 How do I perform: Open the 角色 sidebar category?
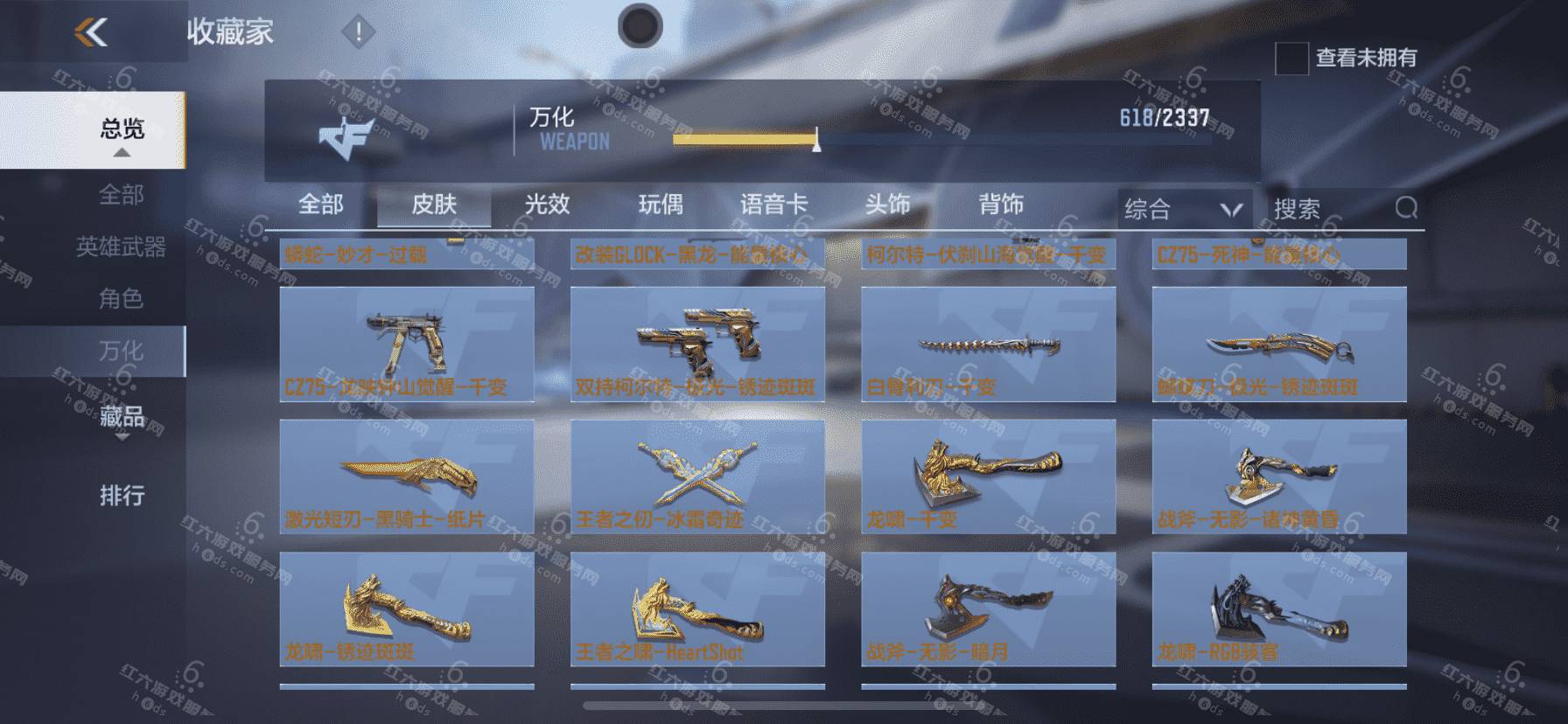coord(122,299)
